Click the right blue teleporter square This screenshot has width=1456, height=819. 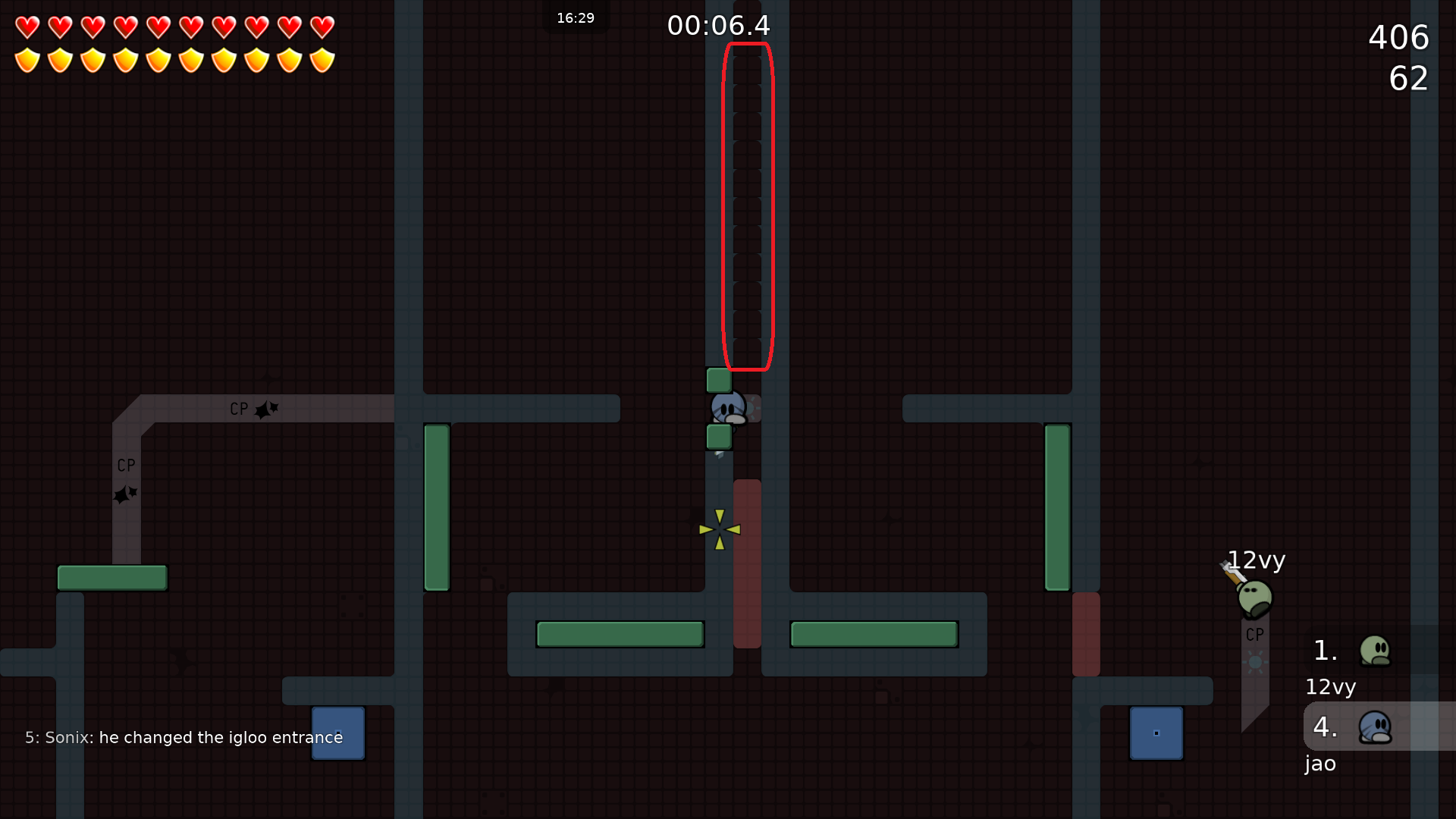(x=1156, y=733)
